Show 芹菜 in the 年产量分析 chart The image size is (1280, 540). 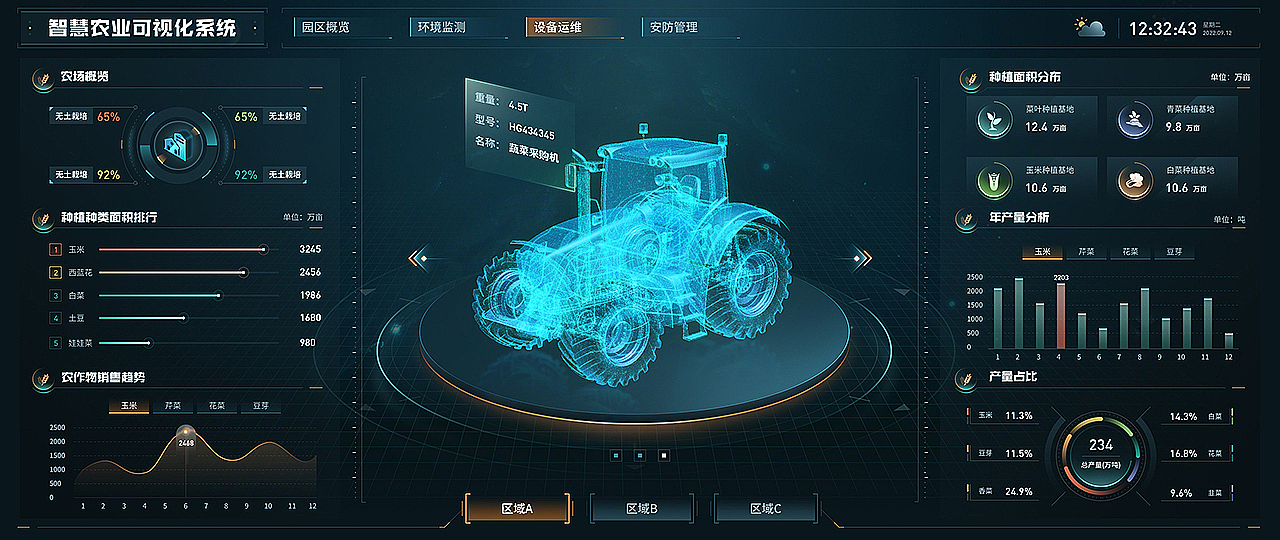coord(1086,253)
